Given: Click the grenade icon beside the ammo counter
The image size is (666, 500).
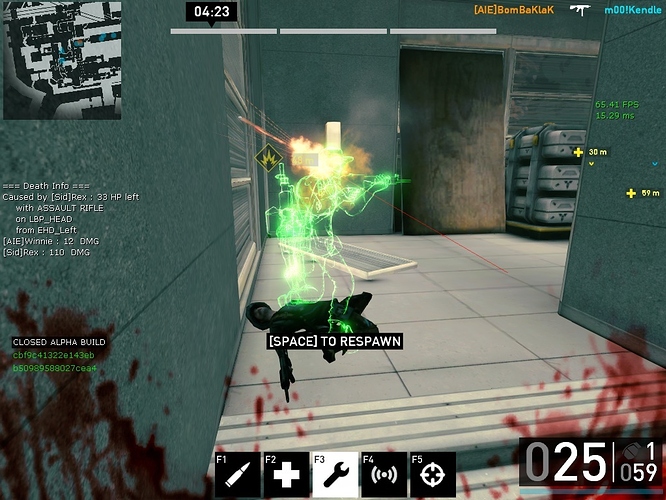Looking at the screenshot, I should coord(631,451).
